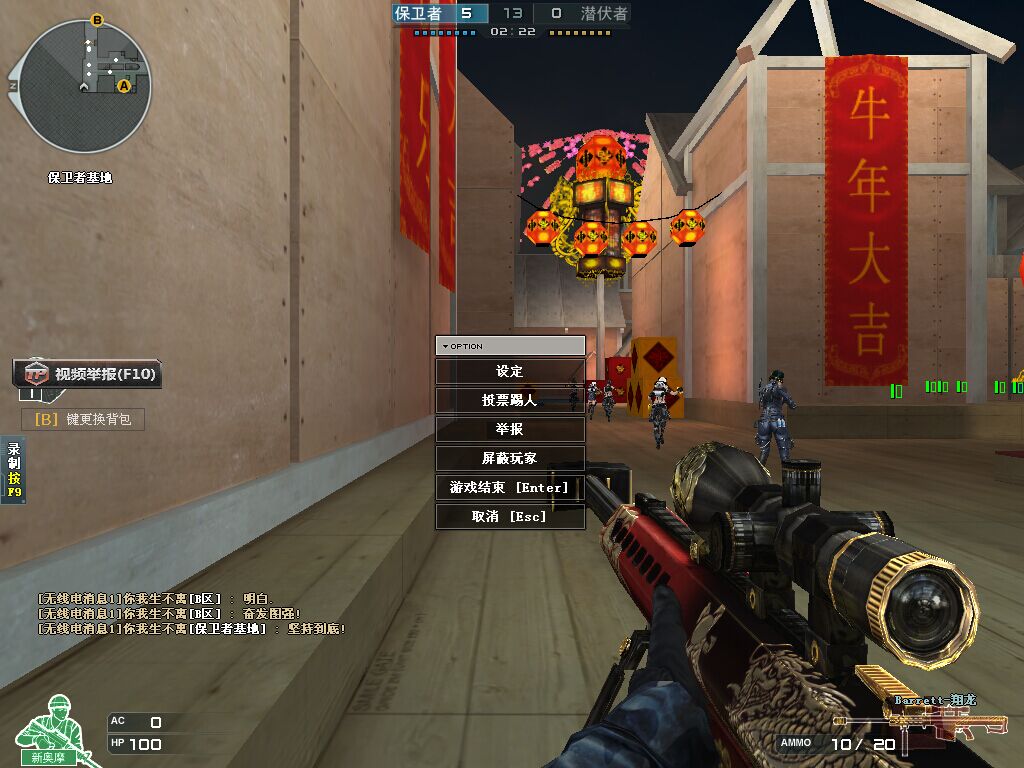This screenshot has width=1024, height=768.
Task: Choose 投票踢人 vote kick option
Action: (510, 400)
